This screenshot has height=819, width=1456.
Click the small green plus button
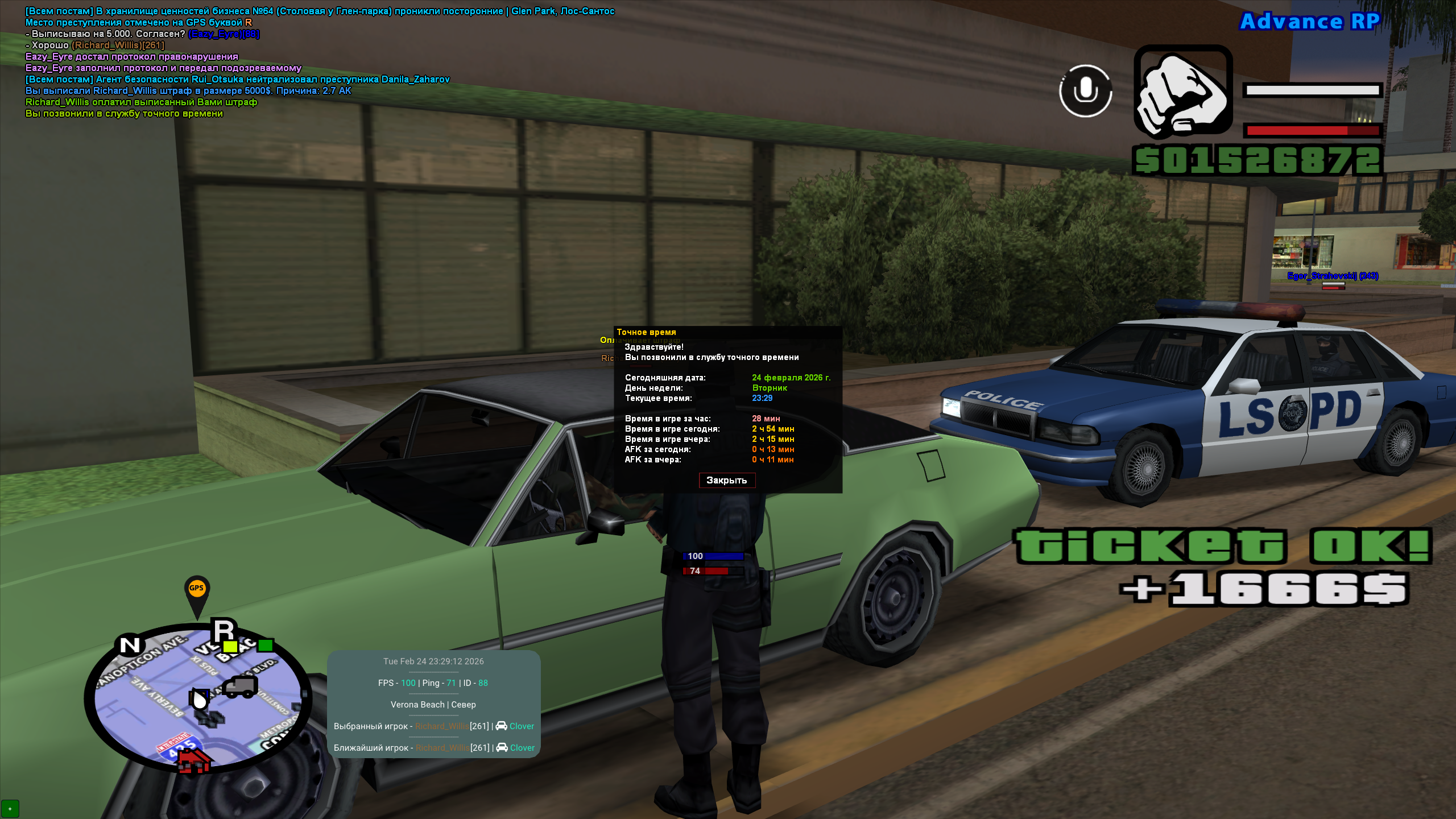coord(10,808)
